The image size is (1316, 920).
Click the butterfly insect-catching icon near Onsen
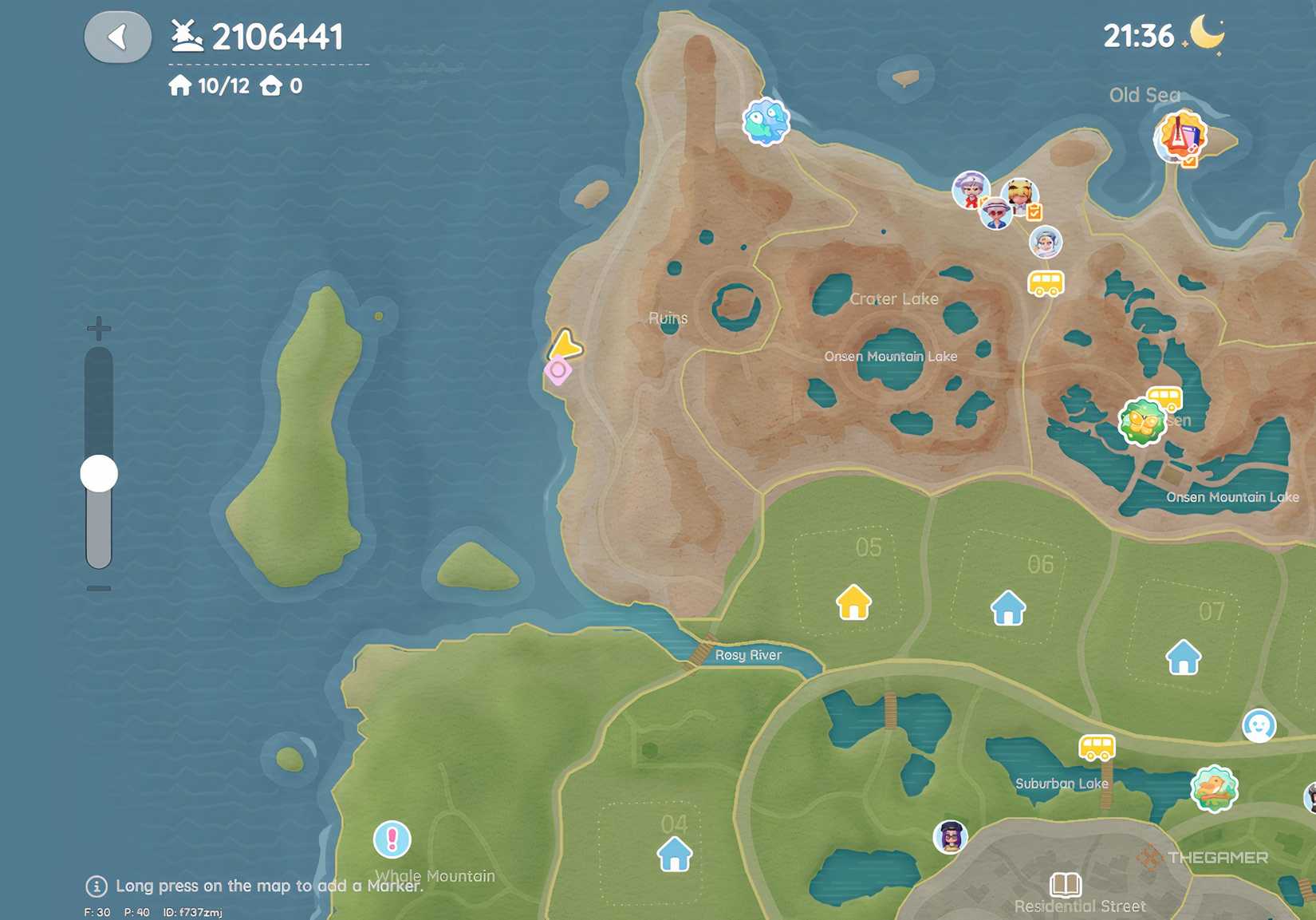pyautogui.click(x=1142, y=419)
